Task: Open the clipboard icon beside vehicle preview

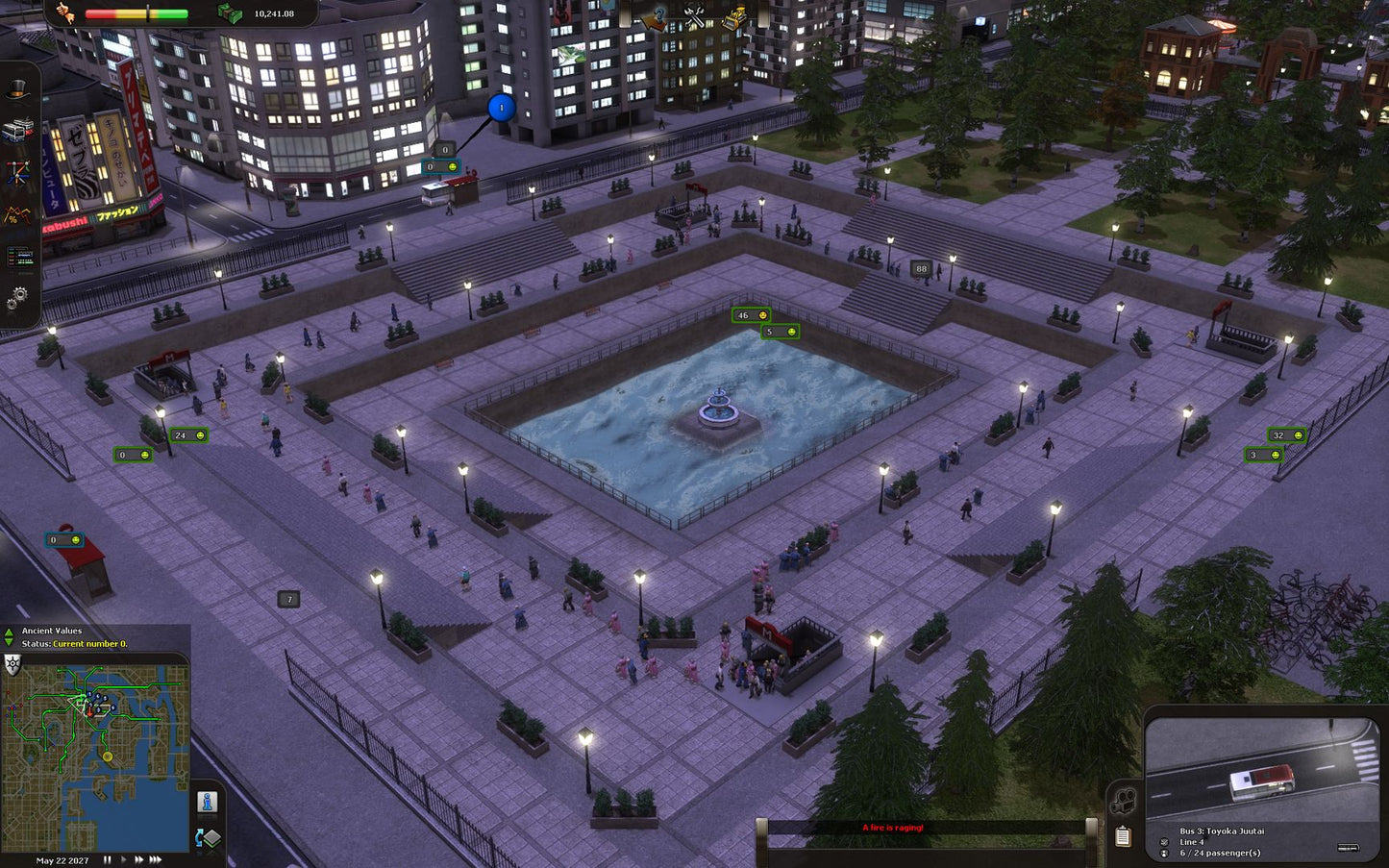Action: coord(1122,836)
